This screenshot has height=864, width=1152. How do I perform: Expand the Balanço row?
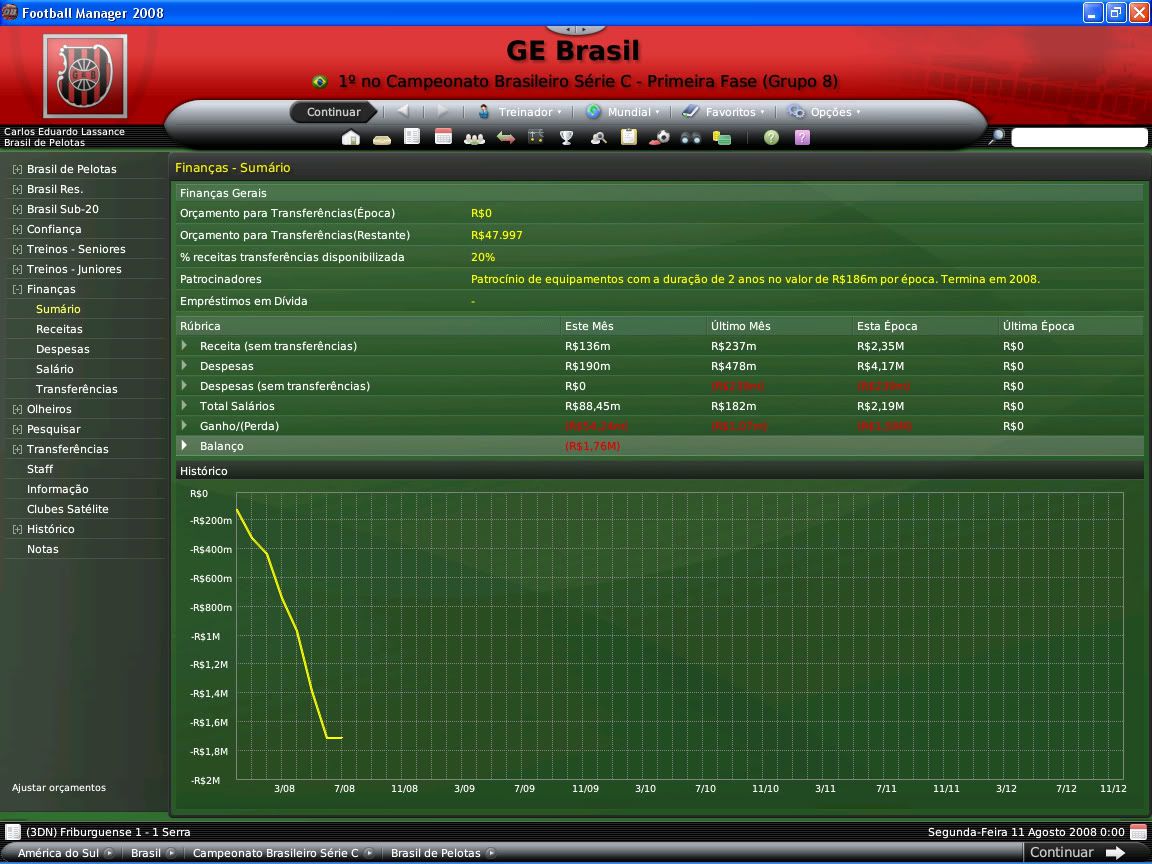click(184, 446)
